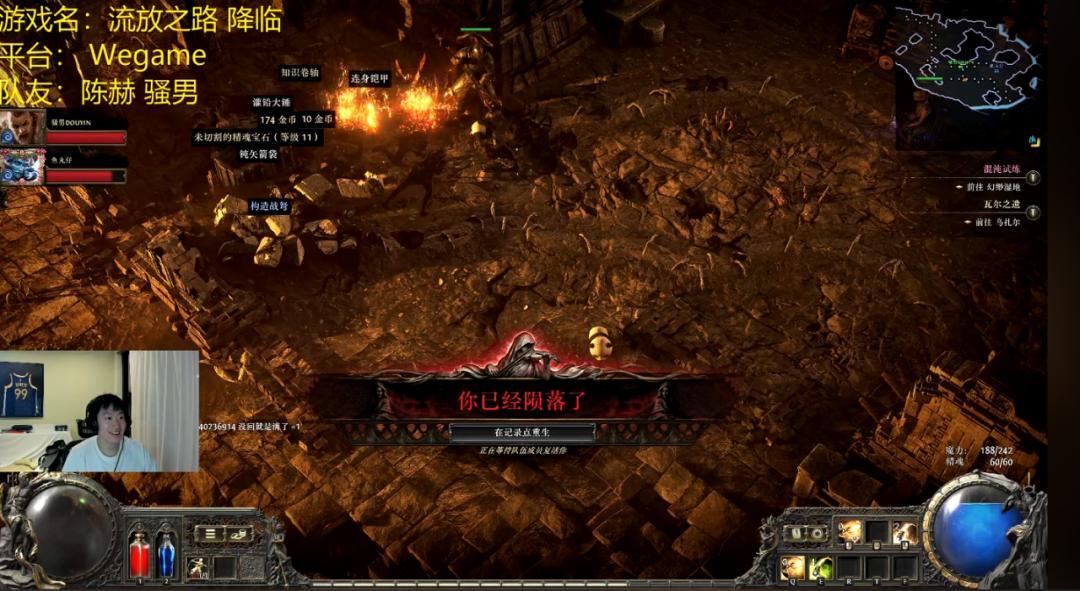
Task: Pick up the 连身铠甲 loot label
Action: pos(369,78)
